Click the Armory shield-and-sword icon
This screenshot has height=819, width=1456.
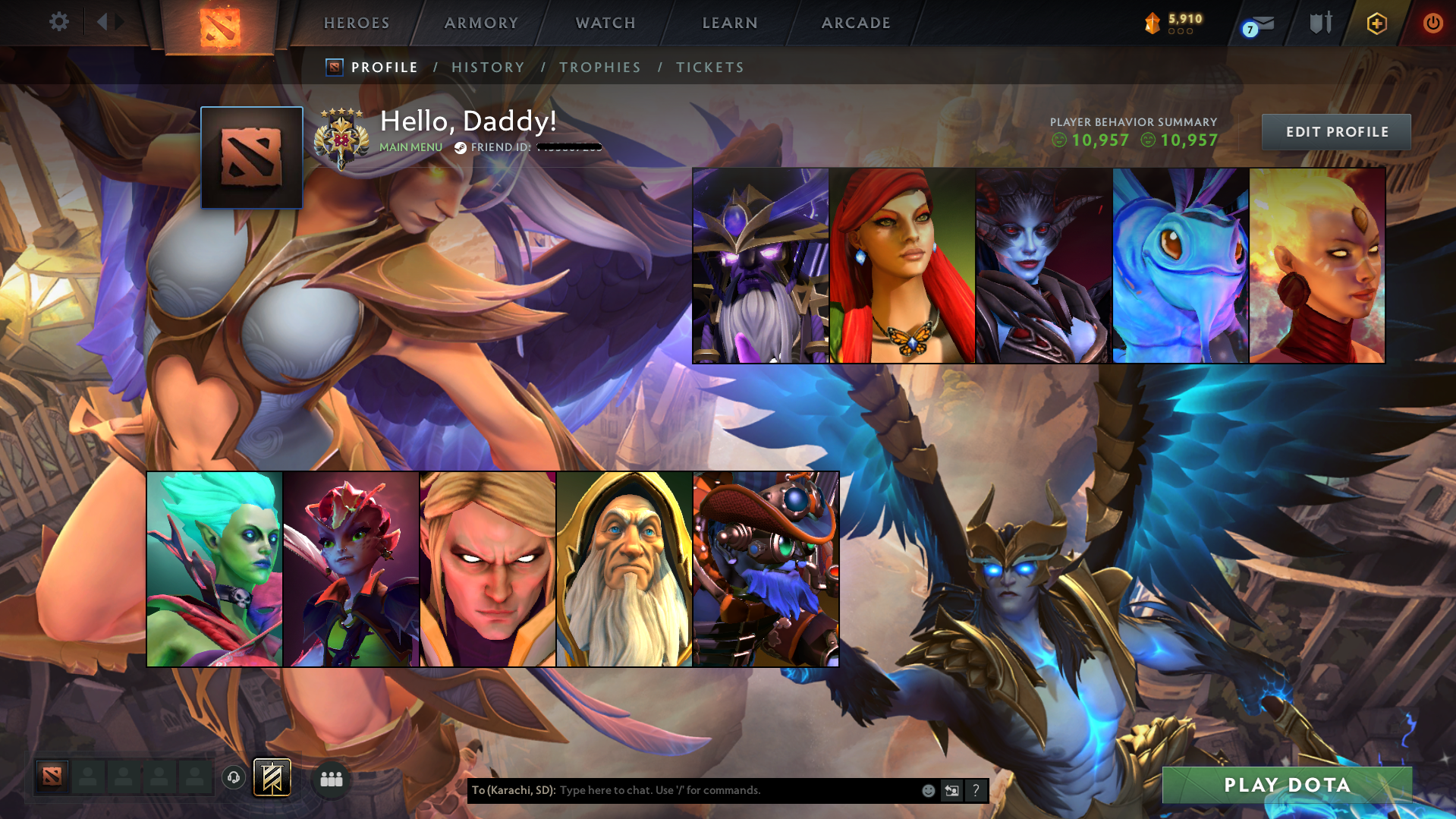(1320, 22)
